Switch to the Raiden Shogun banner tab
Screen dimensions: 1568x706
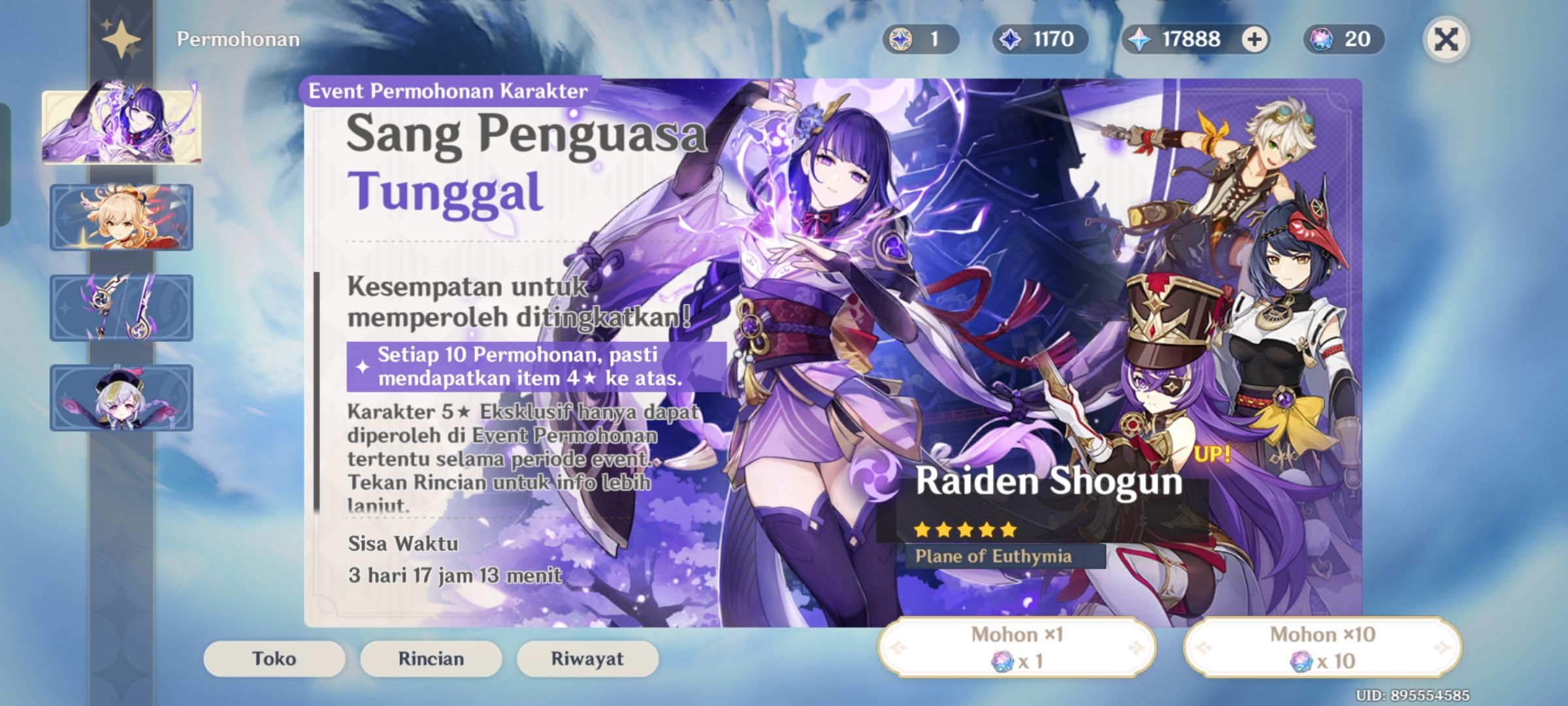(121, 128)
